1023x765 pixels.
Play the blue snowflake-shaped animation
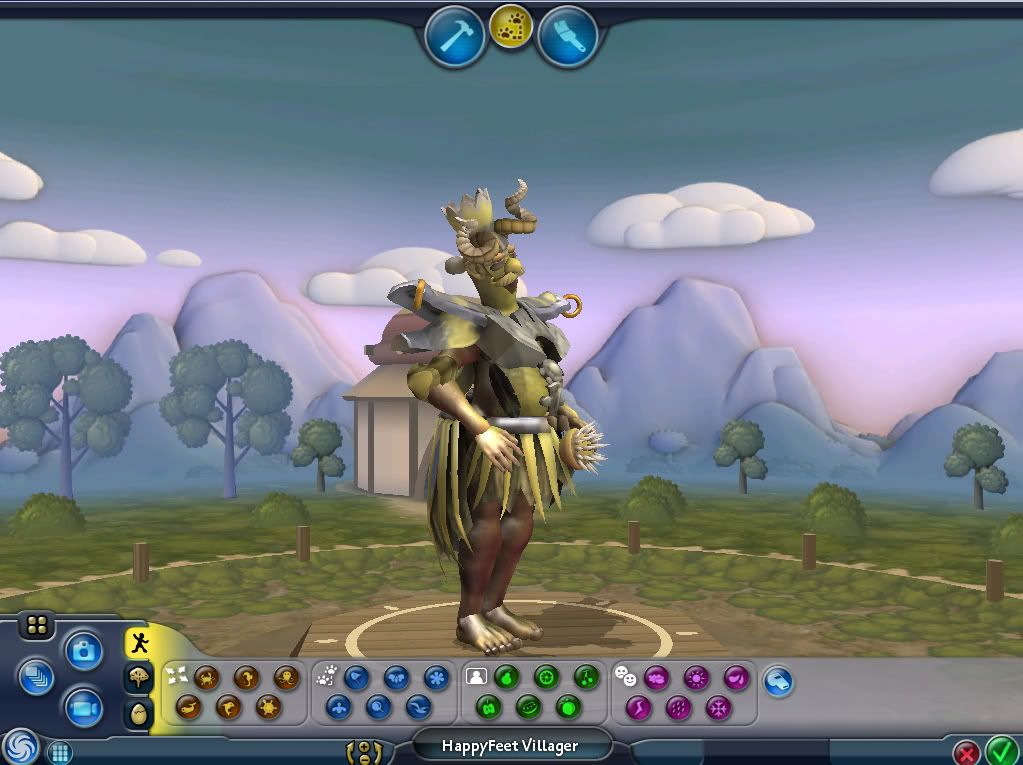click(436, 678)
